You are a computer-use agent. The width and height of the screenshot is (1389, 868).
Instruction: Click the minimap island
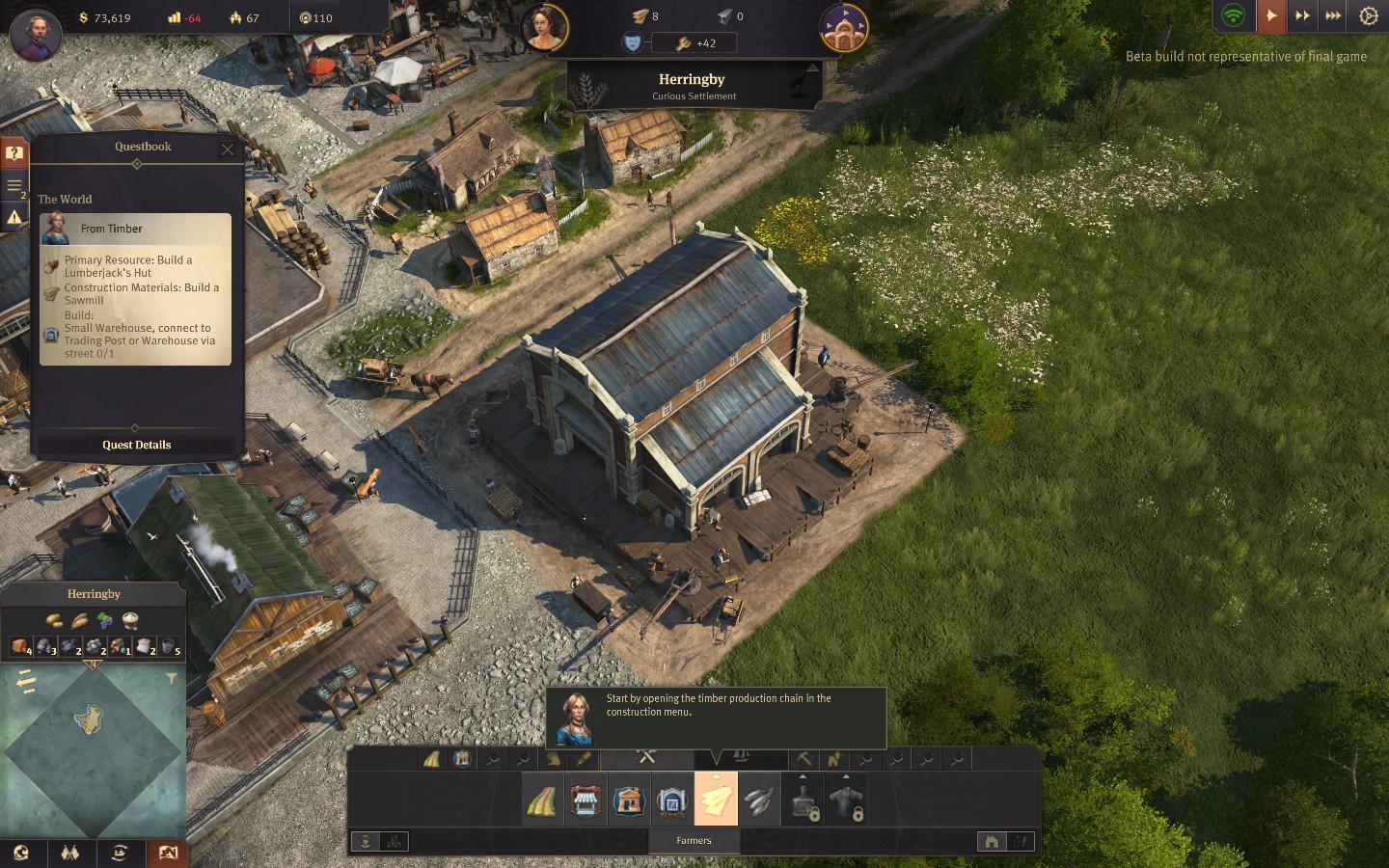click(89, 718)
